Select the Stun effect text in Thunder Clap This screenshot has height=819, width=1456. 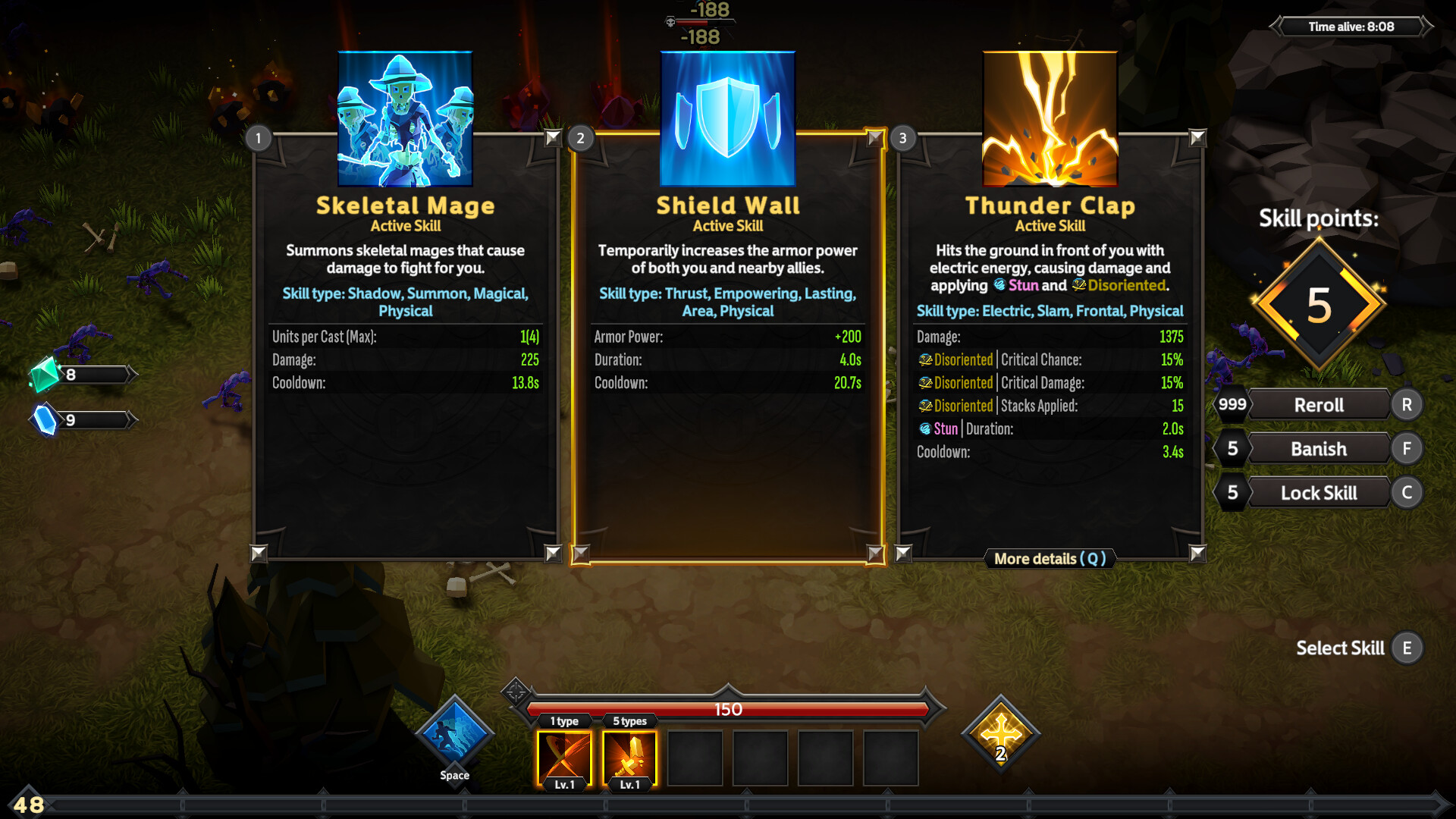[945, 429]
